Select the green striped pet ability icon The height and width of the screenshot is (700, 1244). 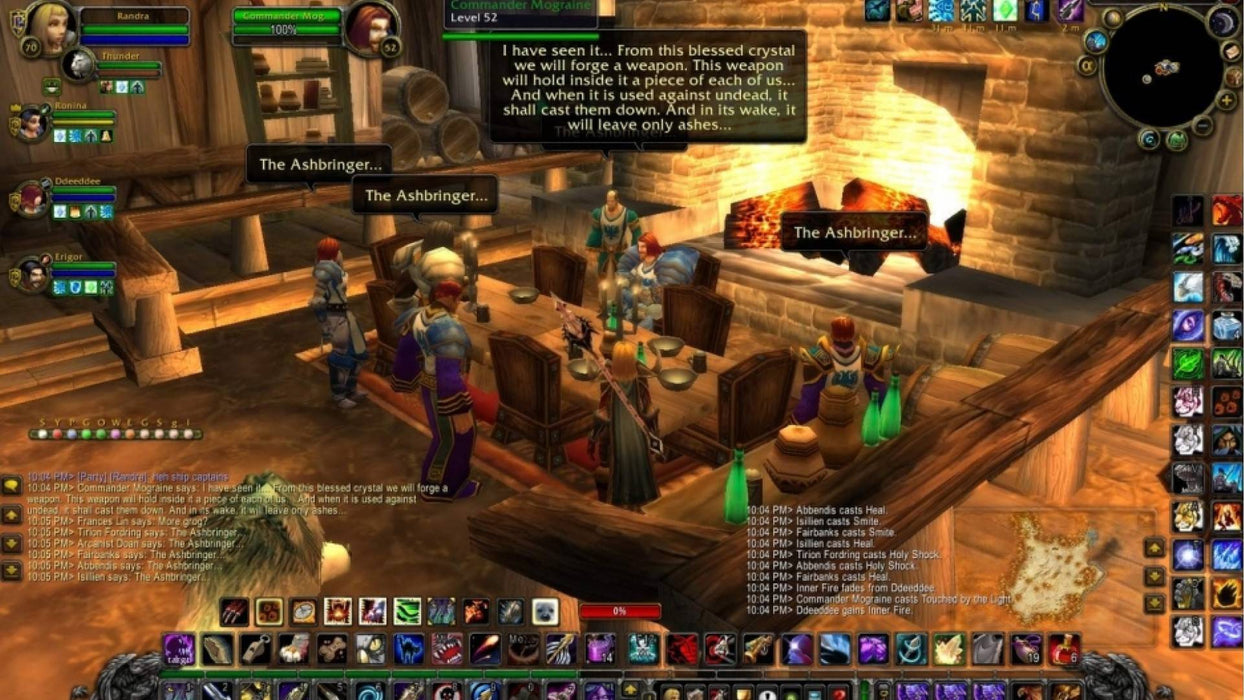(x=407, y=611)
